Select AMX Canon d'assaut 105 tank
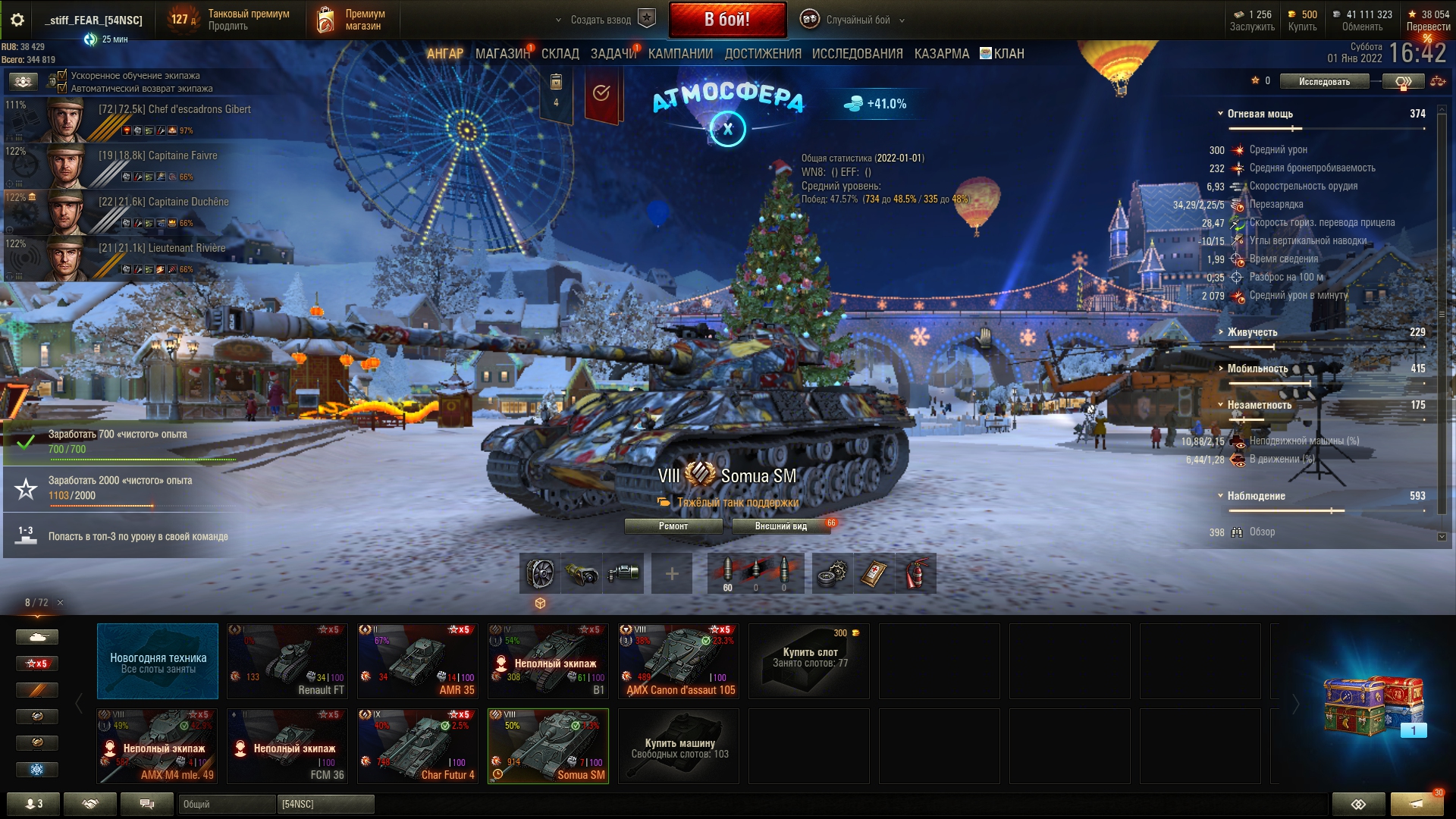The width and height of the screenshot is (1456, 819). coord(678,661)
